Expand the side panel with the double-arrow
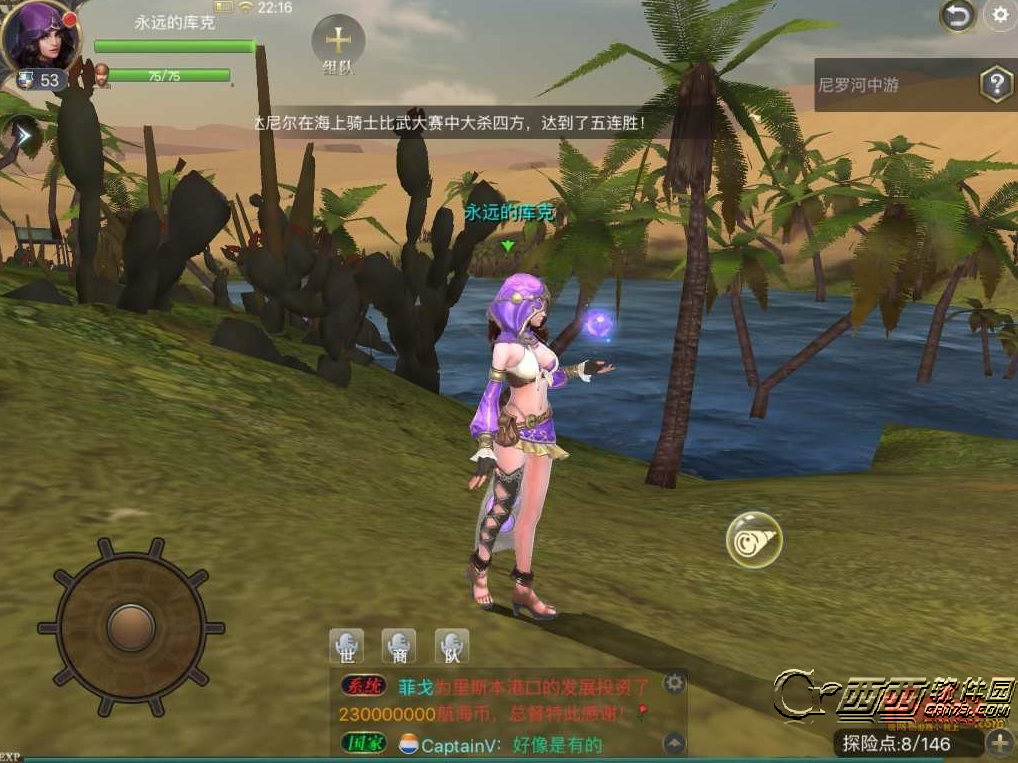Image resolution: width=1018 pixels, height=763 pixels. [x=22, y=133]
